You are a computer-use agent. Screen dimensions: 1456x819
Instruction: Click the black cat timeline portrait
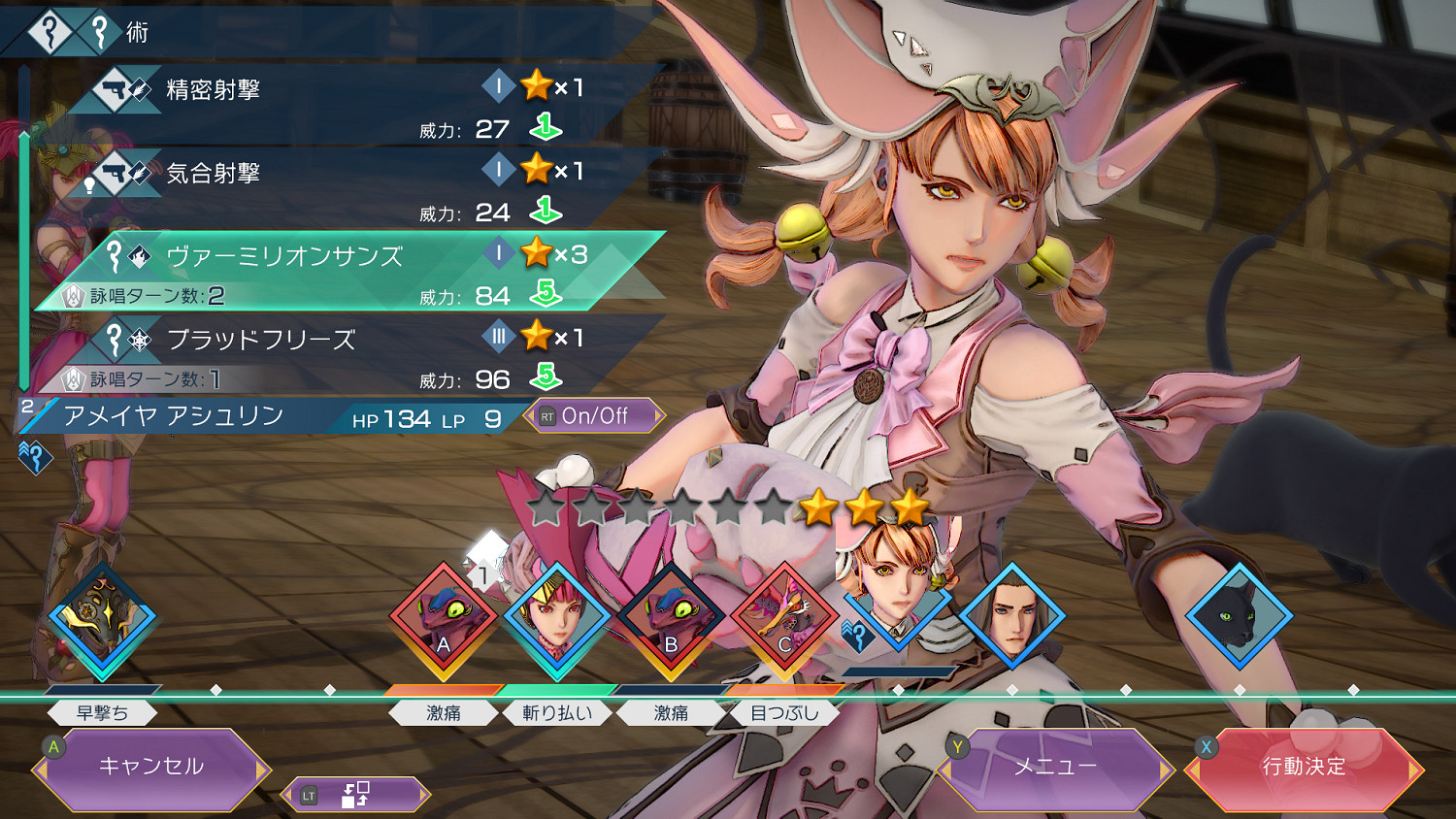pos(1239,615)
